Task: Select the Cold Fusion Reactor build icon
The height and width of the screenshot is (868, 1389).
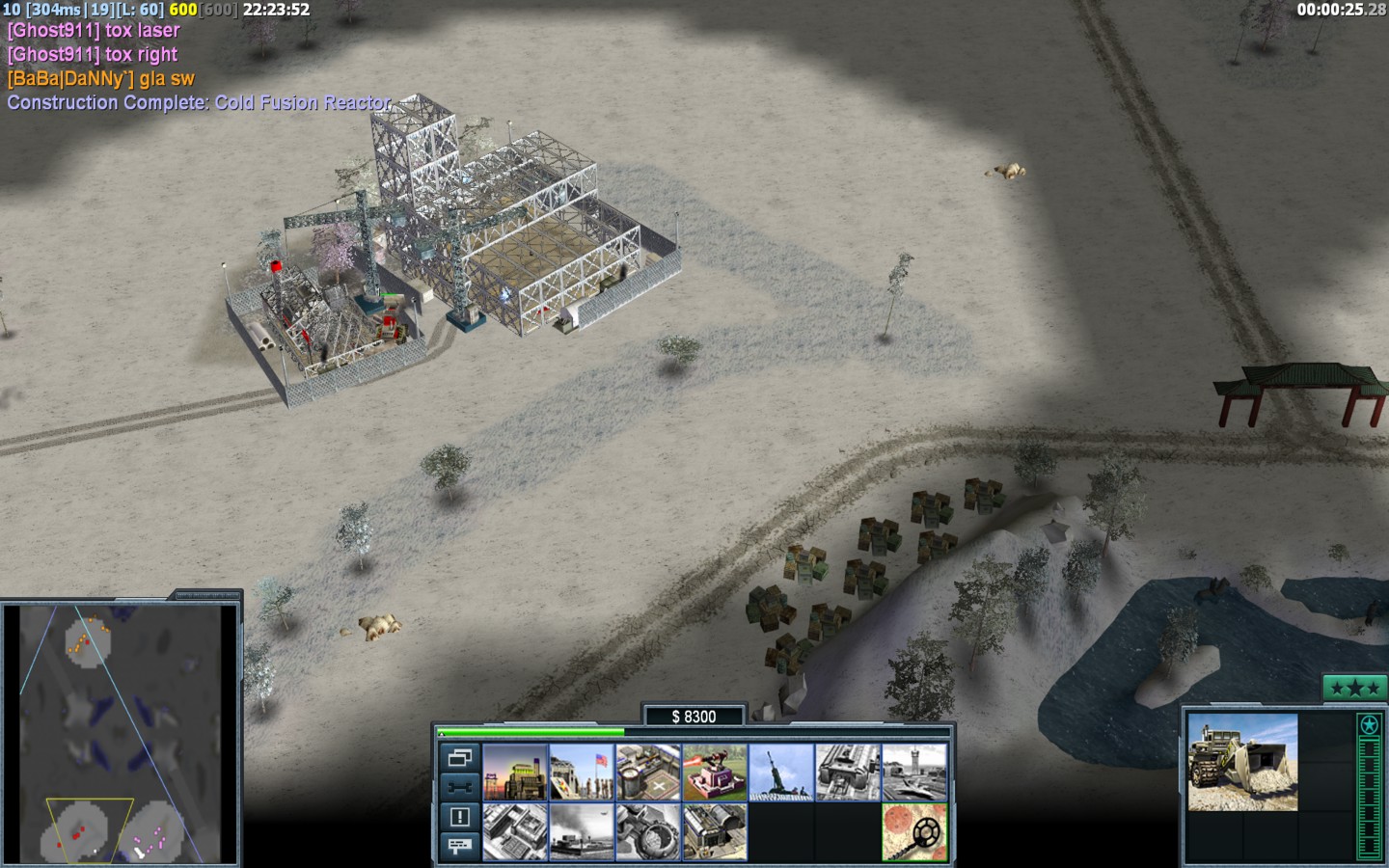Action: [515, 773]
